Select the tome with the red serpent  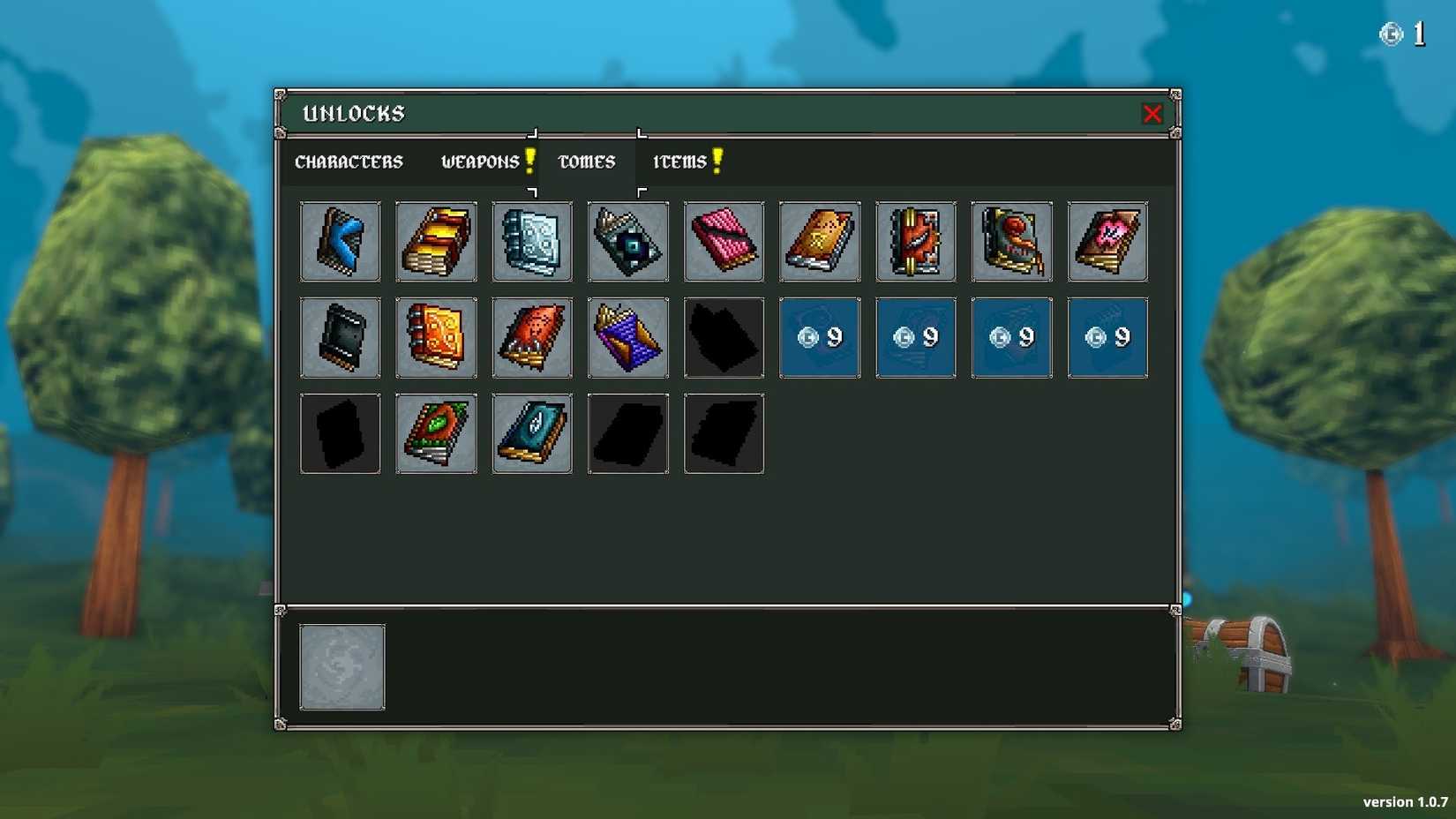coord(1011,241)
